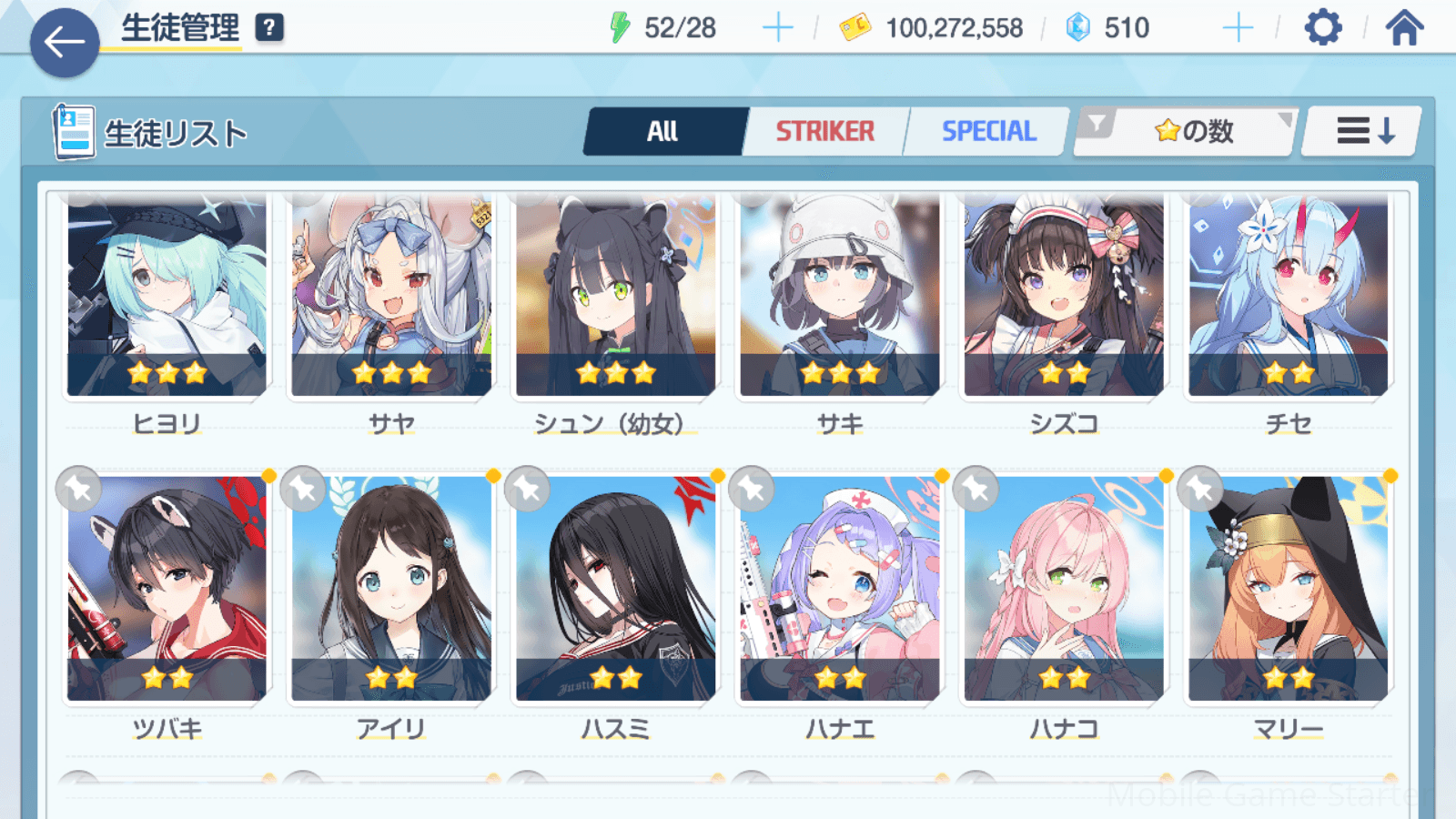Select the student サキ
This screenshot has height=819, width=1456.
coord(840,296)
